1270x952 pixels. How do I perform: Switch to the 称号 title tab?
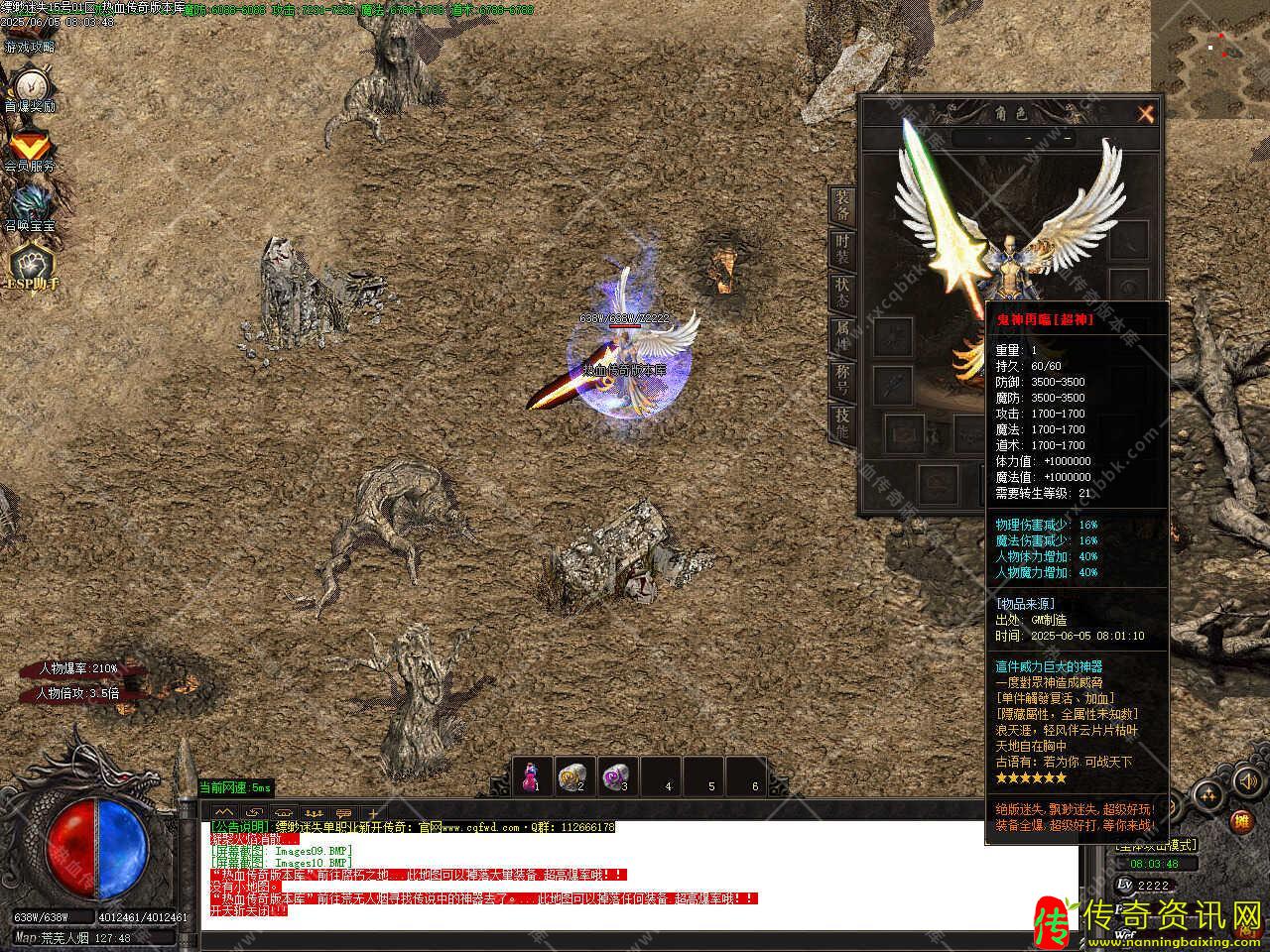point(842,379)
